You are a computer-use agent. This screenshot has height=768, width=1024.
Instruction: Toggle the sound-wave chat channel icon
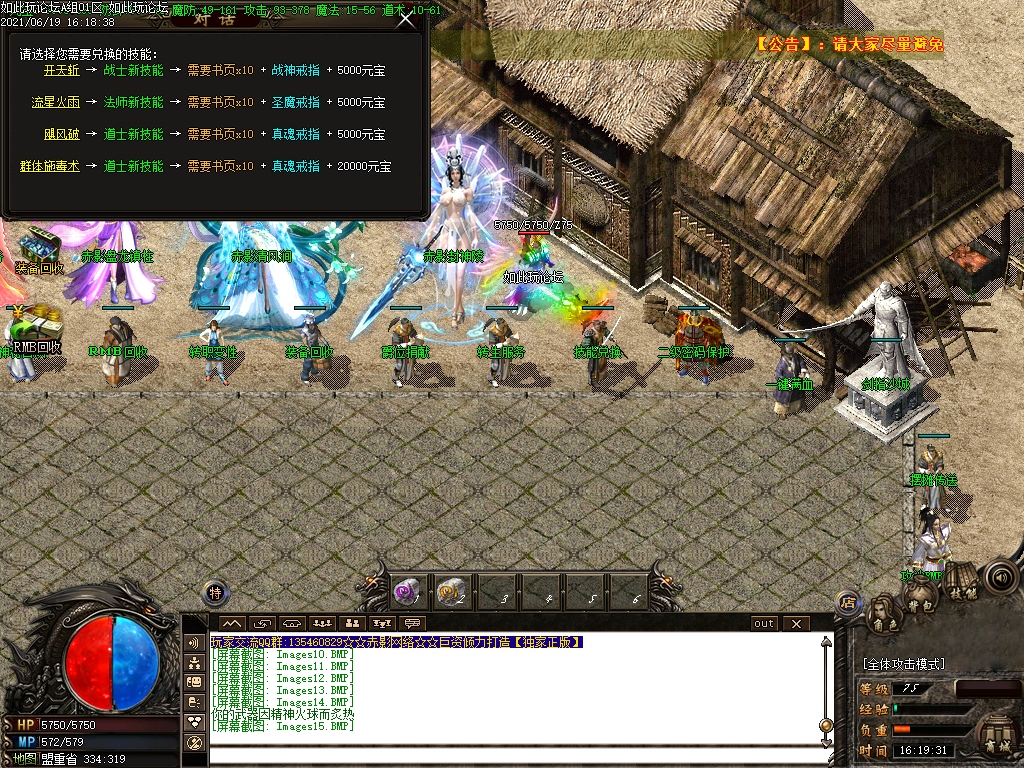[x=194, y=642]
